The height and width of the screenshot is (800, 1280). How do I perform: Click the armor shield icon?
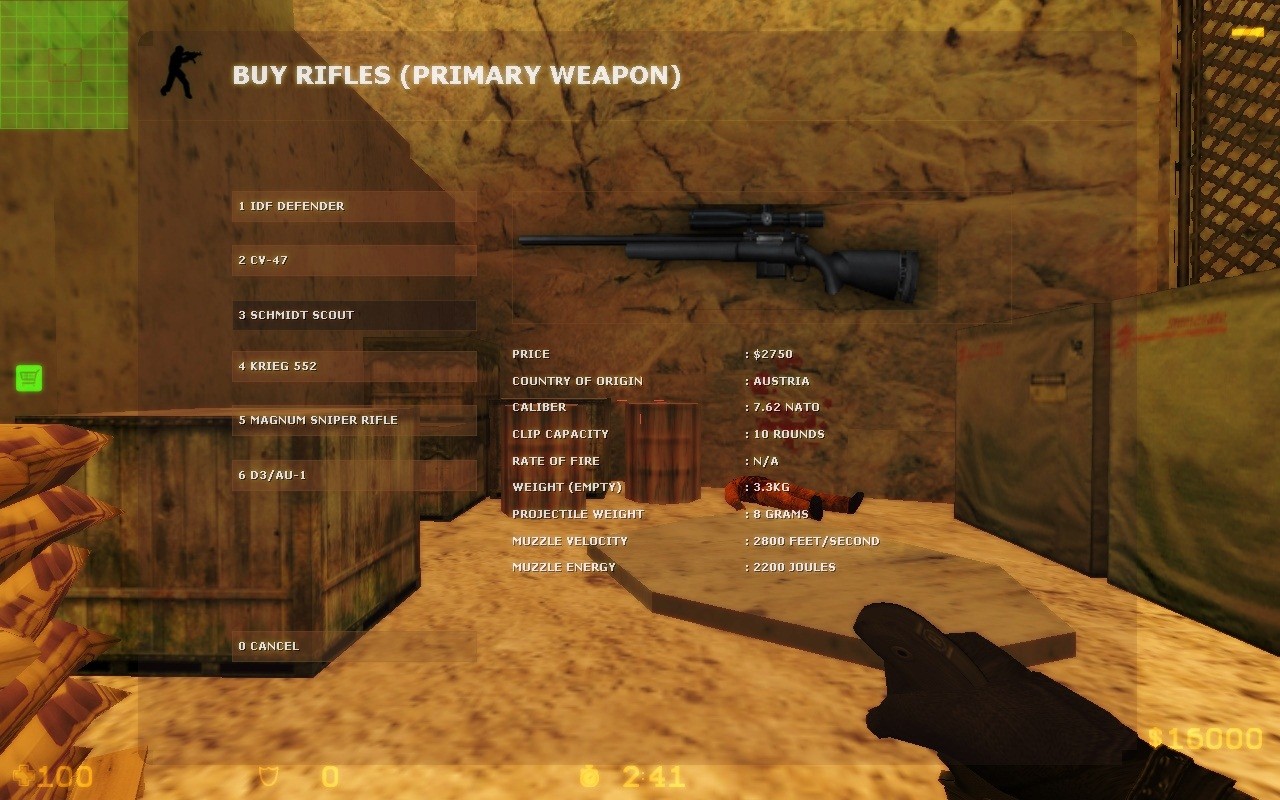(268, 776)
